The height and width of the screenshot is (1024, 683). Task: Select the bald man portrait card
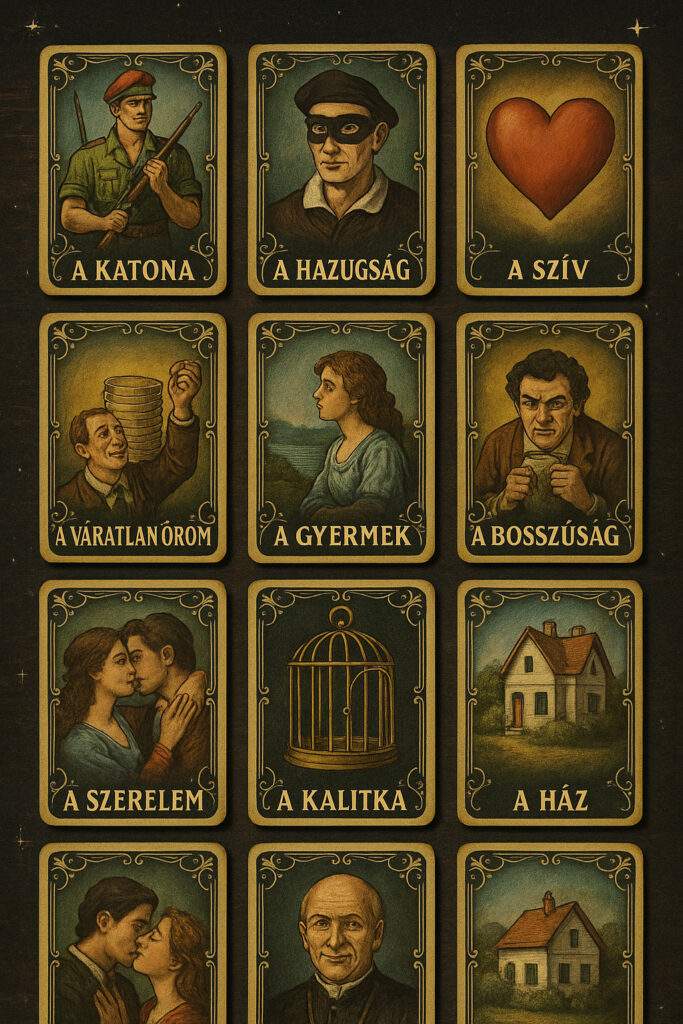341,935
